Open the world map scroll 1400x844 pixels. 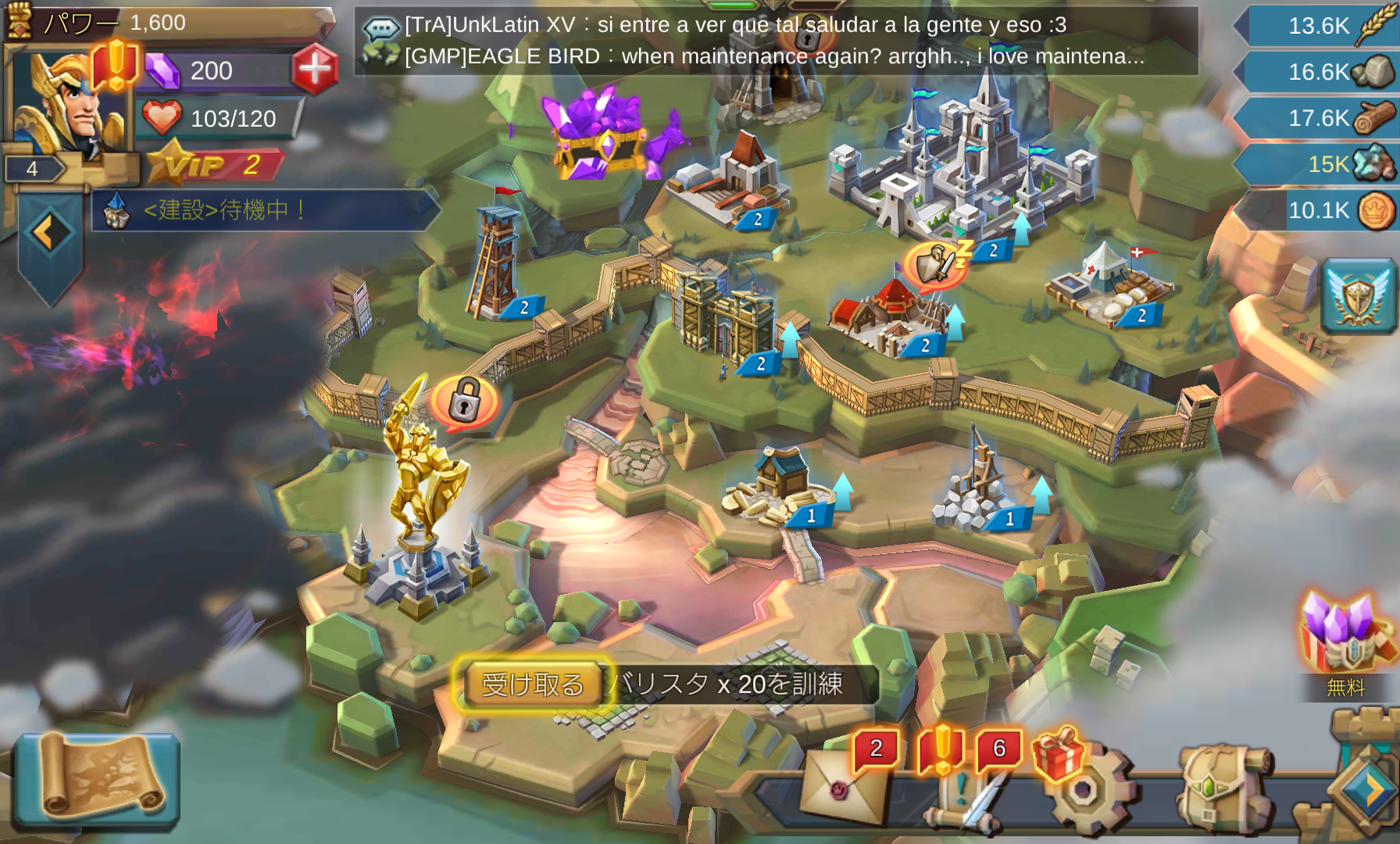98,779
